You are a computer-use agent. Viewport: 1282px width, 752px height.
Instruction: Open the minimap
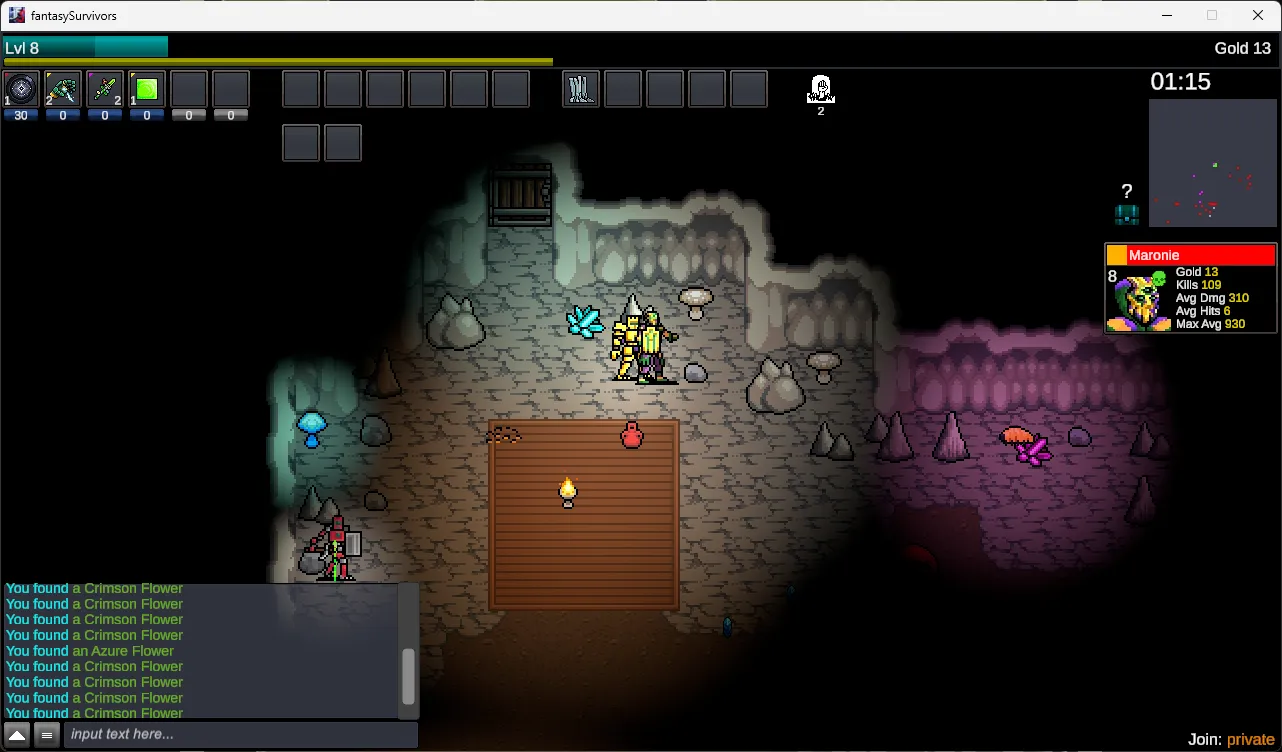click(1212, 163)
